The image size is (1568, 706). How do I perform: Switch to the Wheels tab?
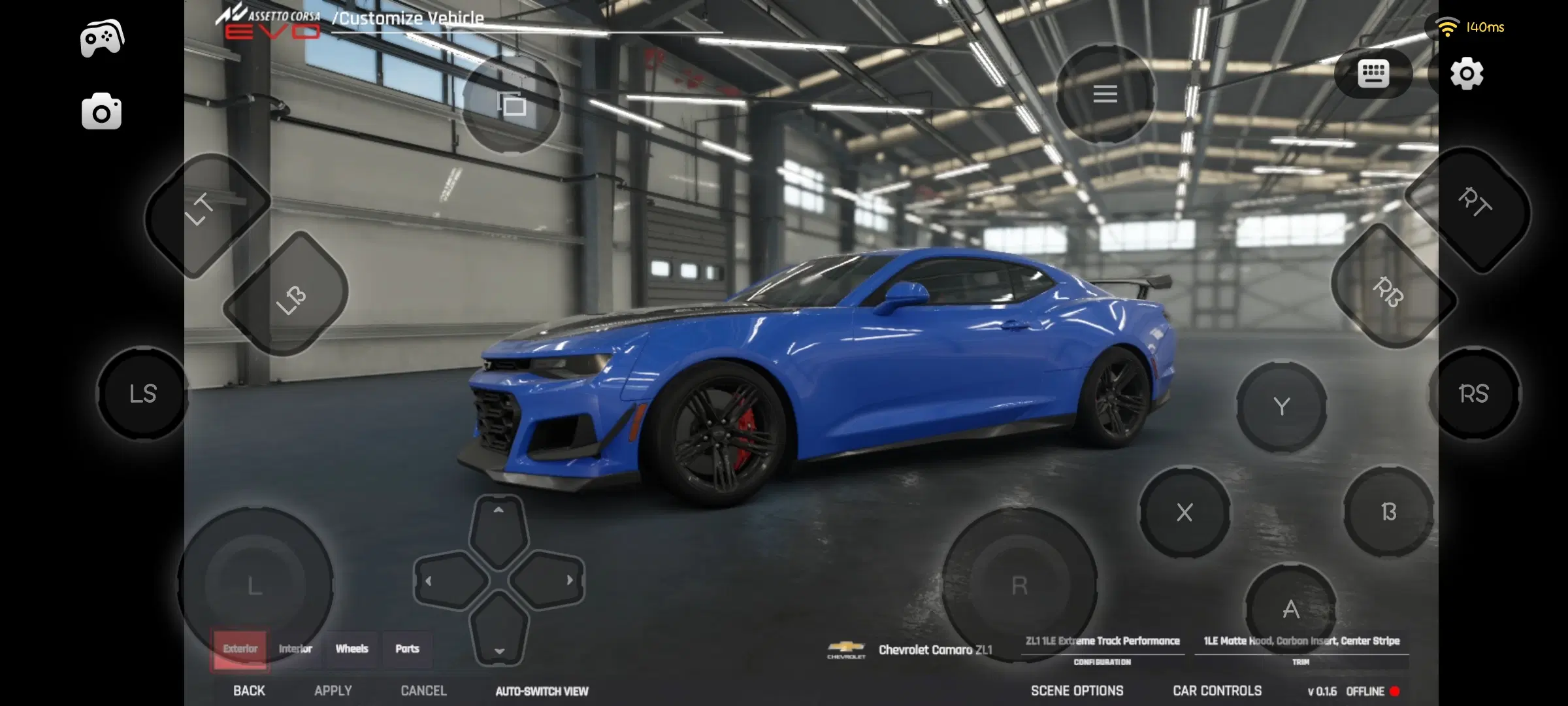click(x=352, y=648)
